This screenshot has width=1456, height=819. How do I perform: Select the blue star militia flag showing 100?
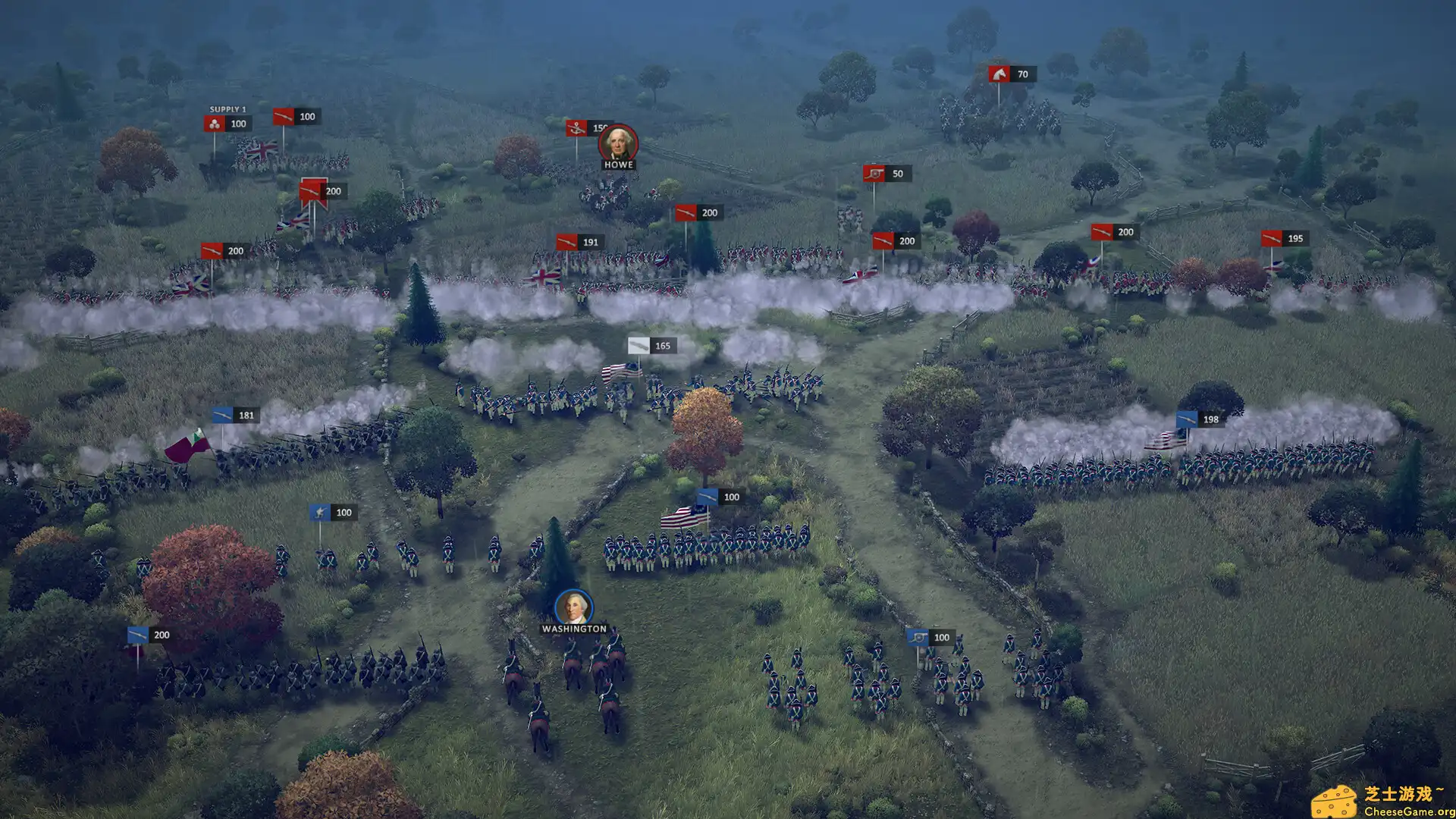(322, 513)
